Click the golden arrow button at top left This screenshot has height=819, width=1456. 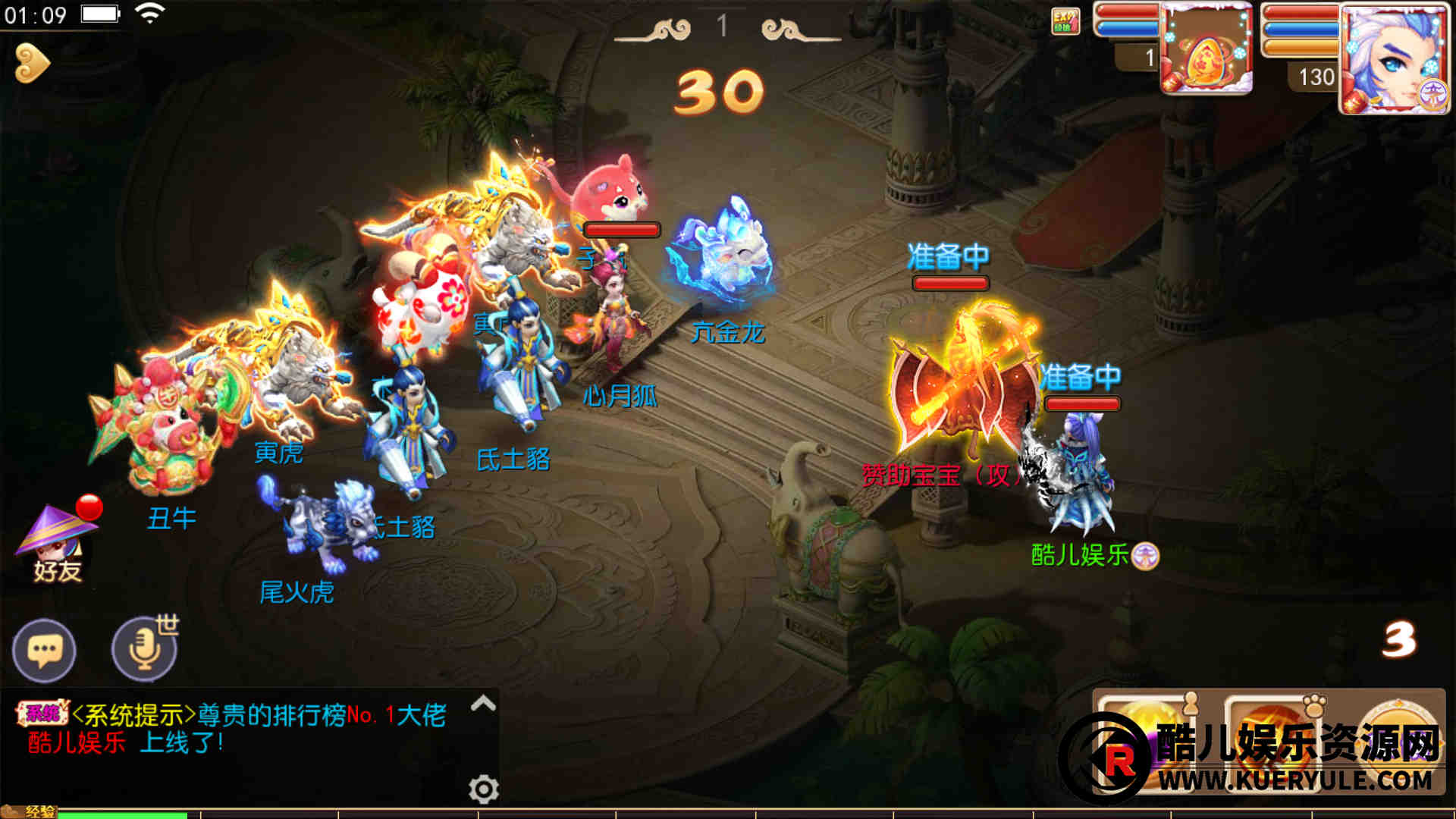(32, 64)
